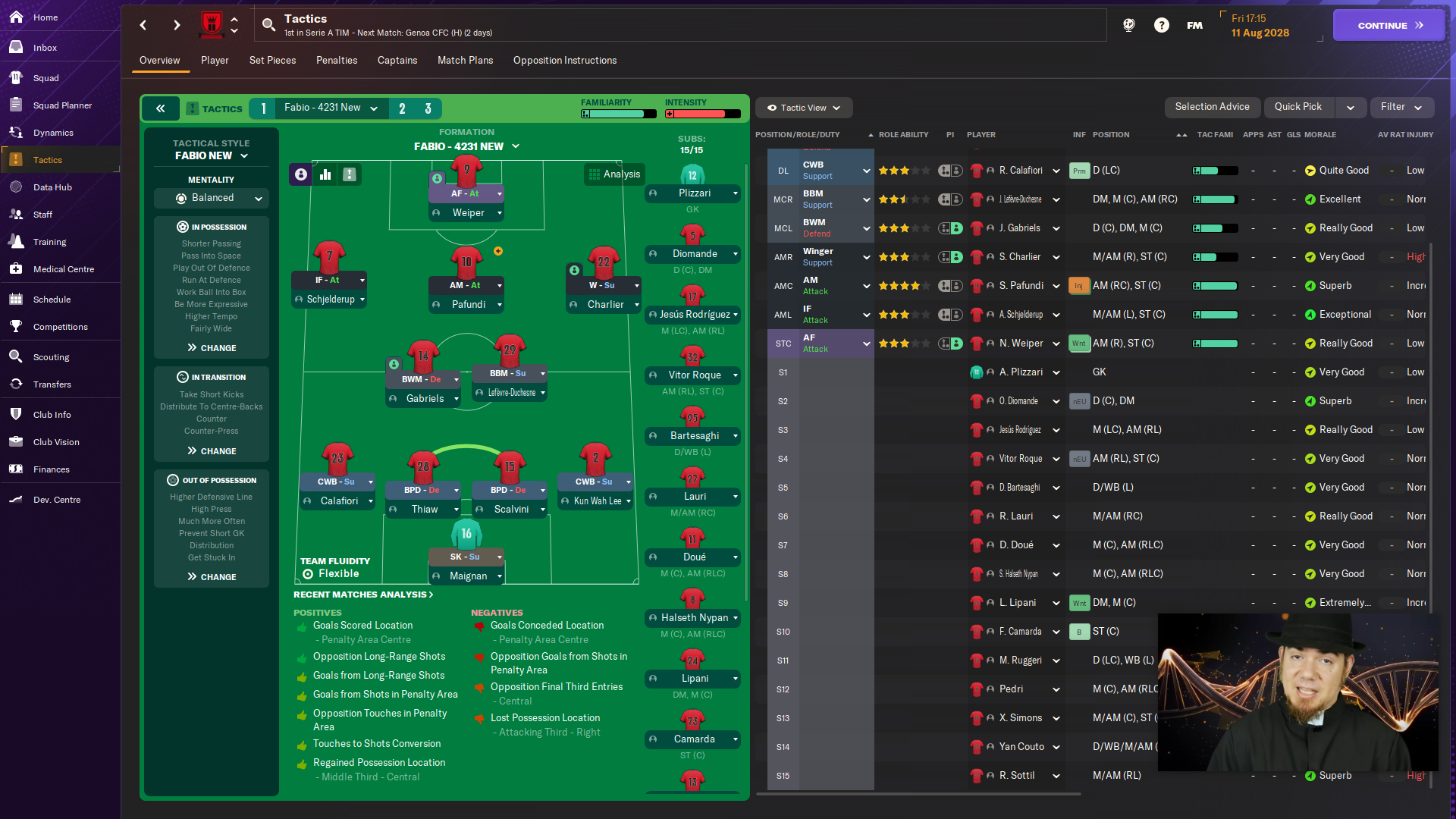Open the Opposition Instructions tab
The image size is (1456, 819).
click(564, 60)
